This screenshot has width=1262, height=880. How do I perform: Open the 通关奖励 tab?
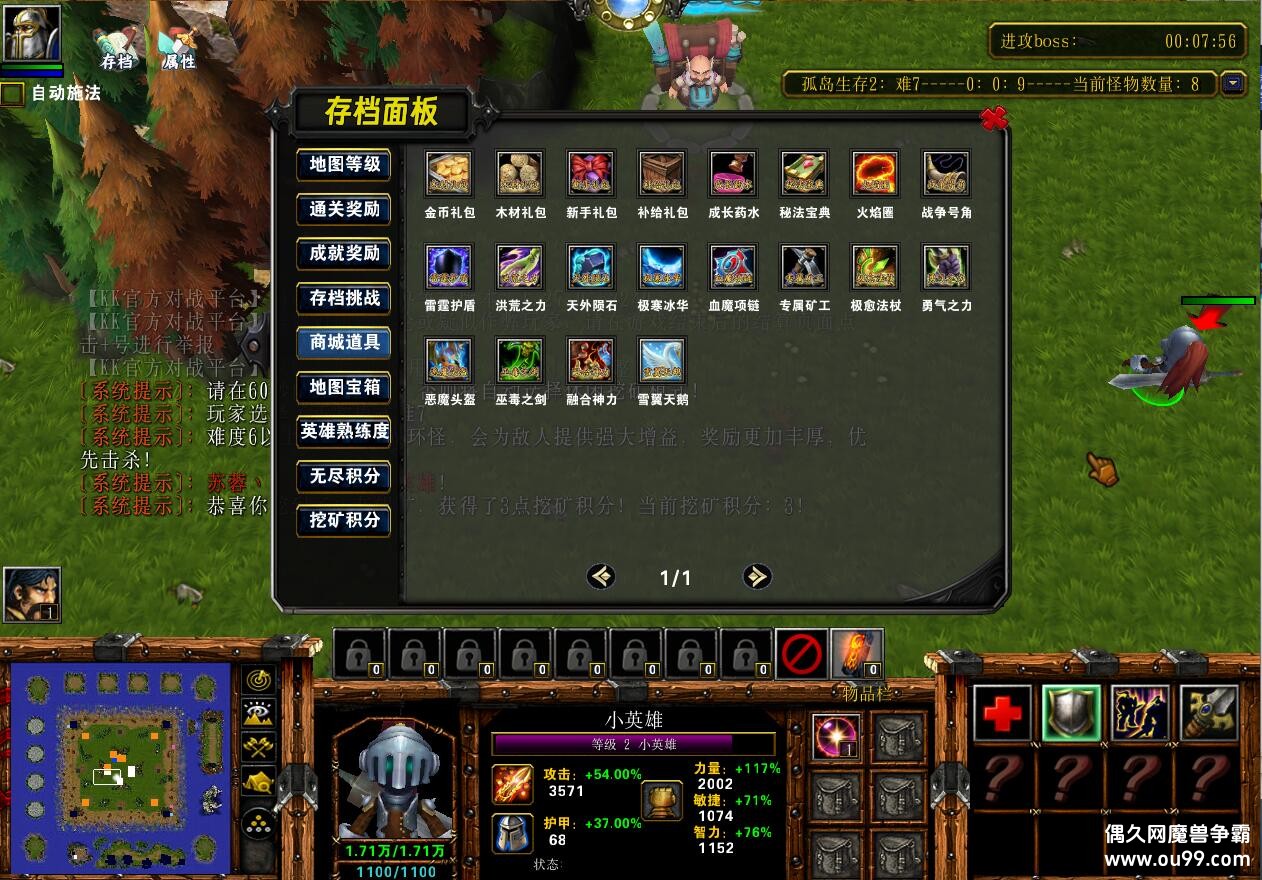tap(344, 209)
